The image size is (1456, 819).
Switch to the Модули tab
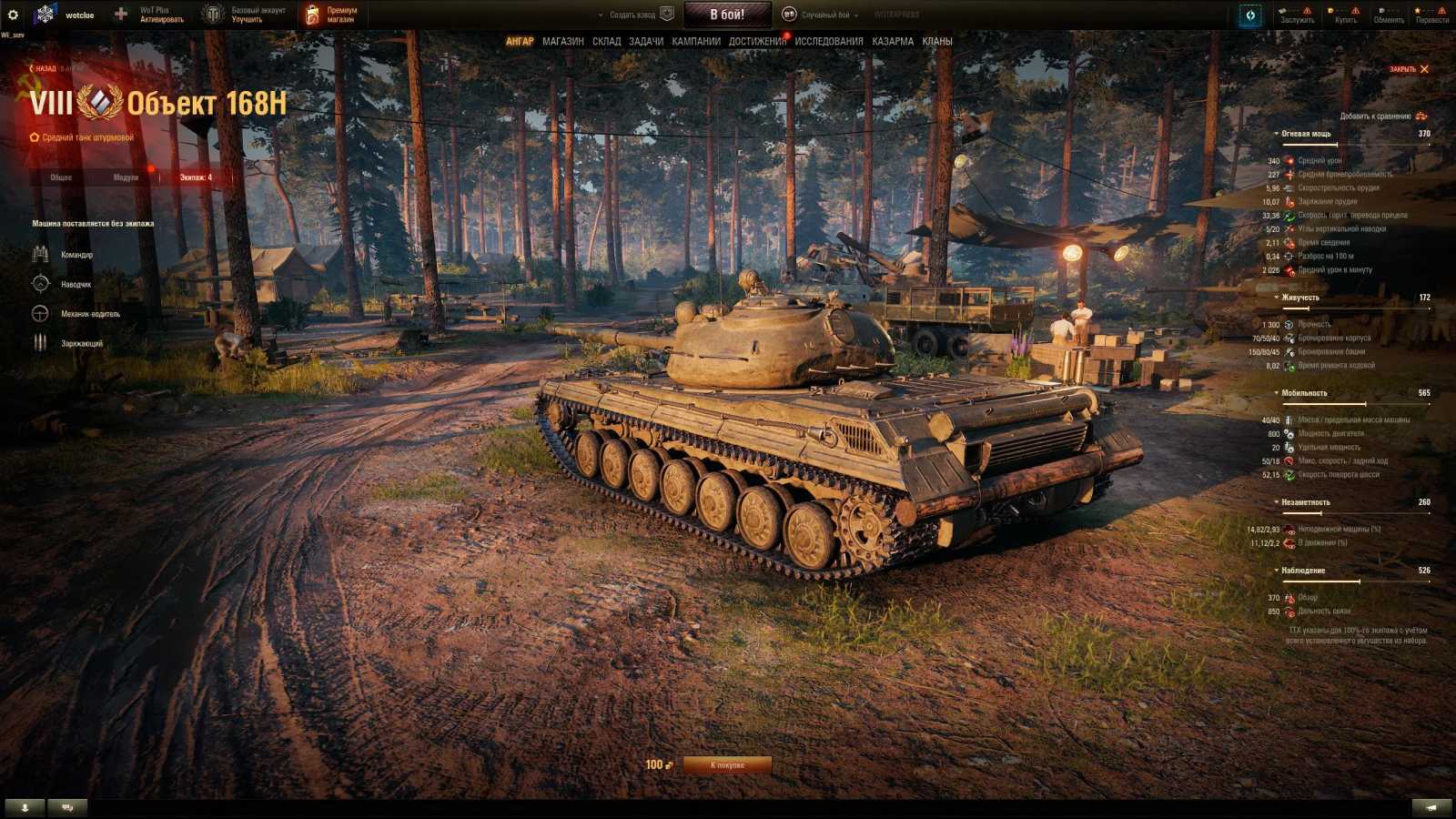[x=126, y=178]
